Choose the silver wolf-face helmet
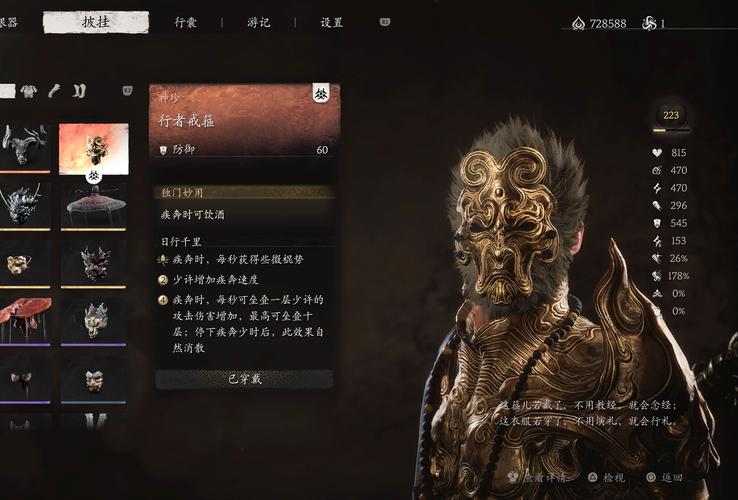Viewport: 738px width, 500px height. pyautogui.click(x=93, y=320)
